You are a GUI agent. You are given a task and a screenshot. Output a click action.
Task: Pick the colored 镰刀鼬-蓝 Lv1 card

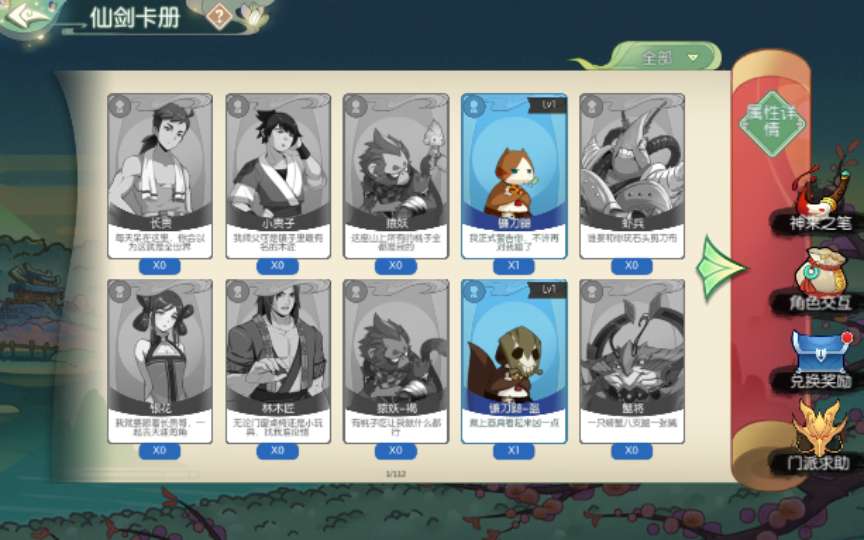tap(514, 360)
